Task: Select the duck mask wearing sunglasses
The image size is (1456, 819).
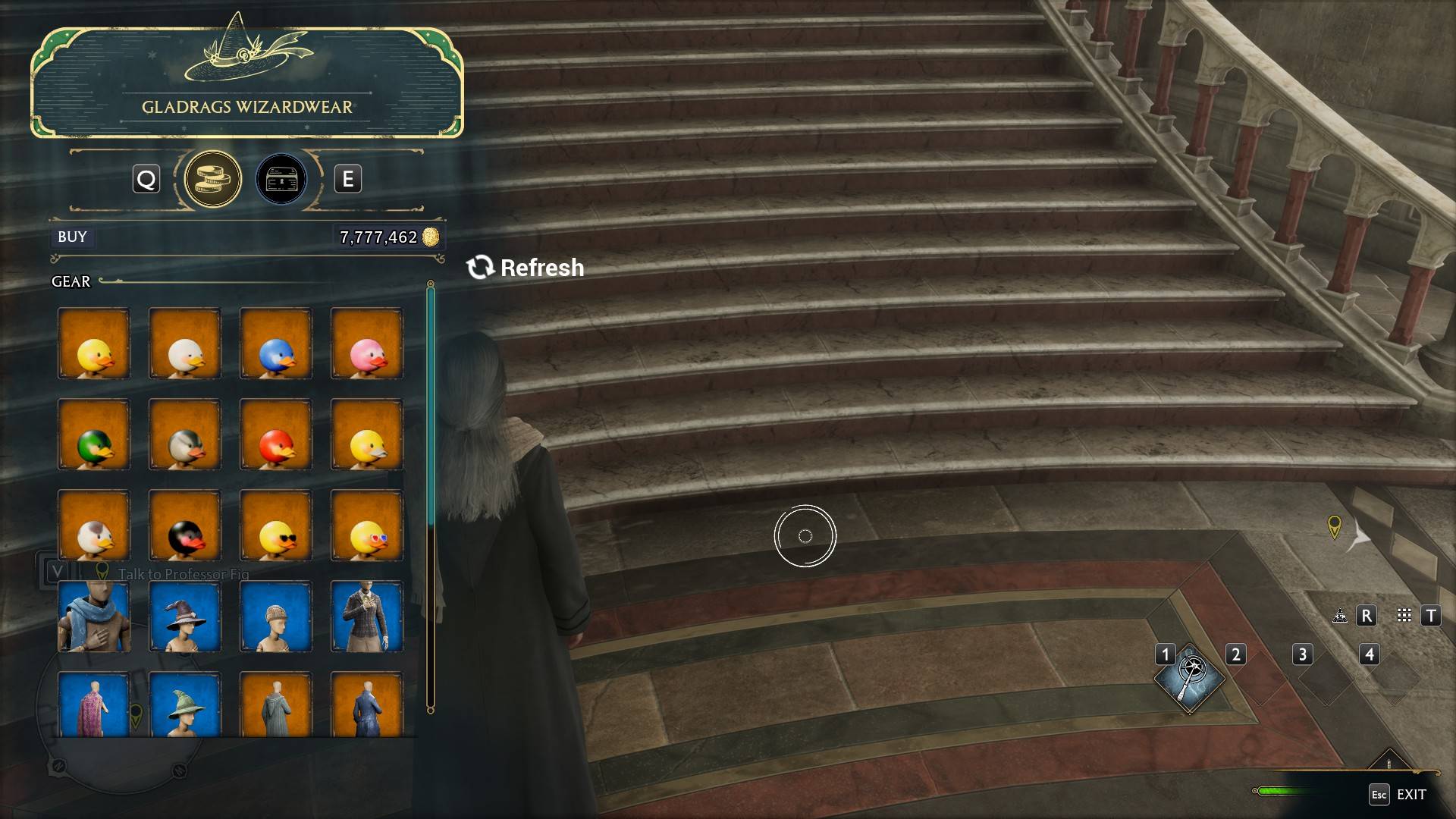Action: click(275, 526)
